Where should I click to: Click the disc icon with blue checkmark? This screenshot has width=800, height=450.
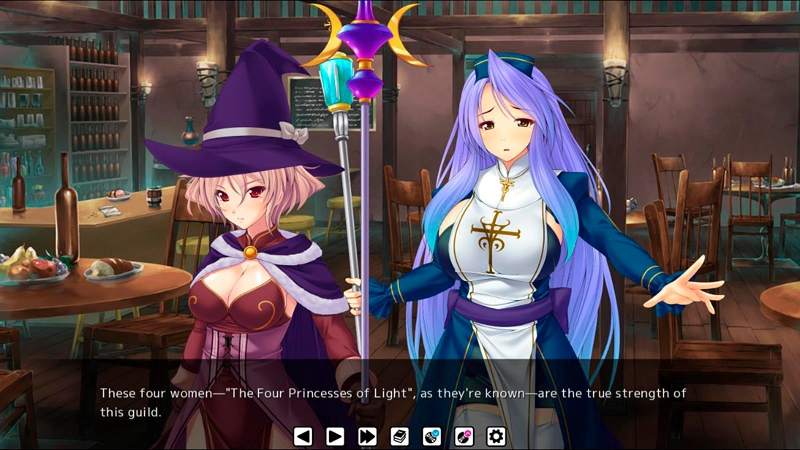431,436
